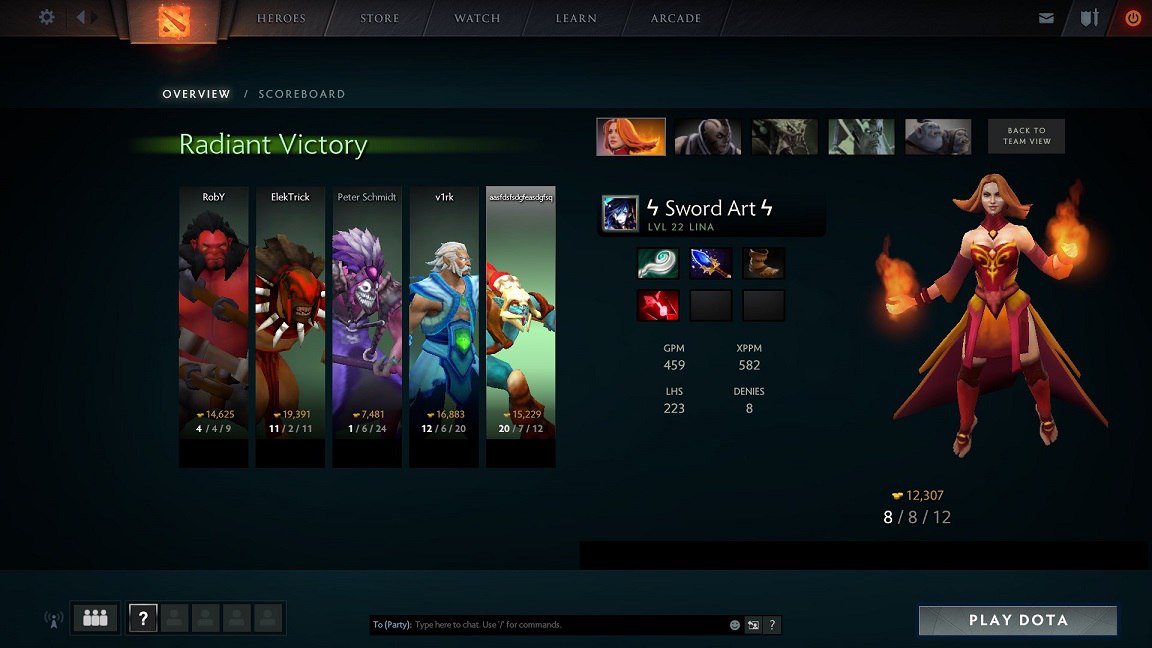
Task: Select the Learn menu entry
Action: pyautogui.click(x=576, y=18)
